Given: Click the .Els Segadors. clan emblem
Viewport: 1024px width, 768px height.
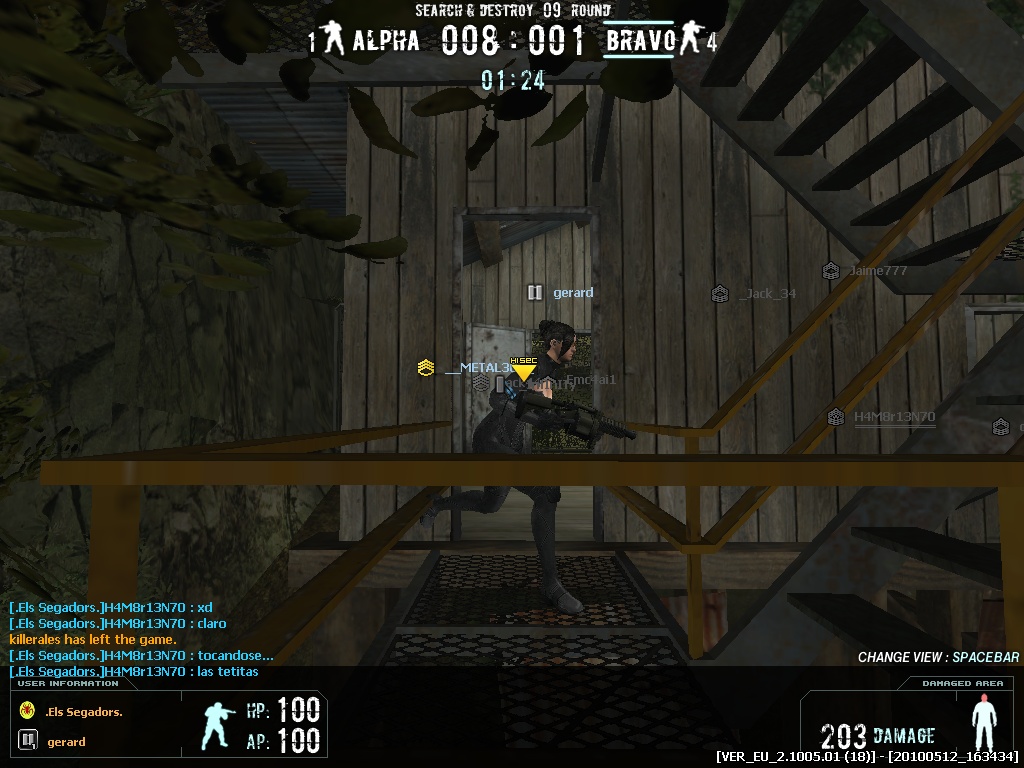Looking at the screenshot, I should (x=27, y=711).
